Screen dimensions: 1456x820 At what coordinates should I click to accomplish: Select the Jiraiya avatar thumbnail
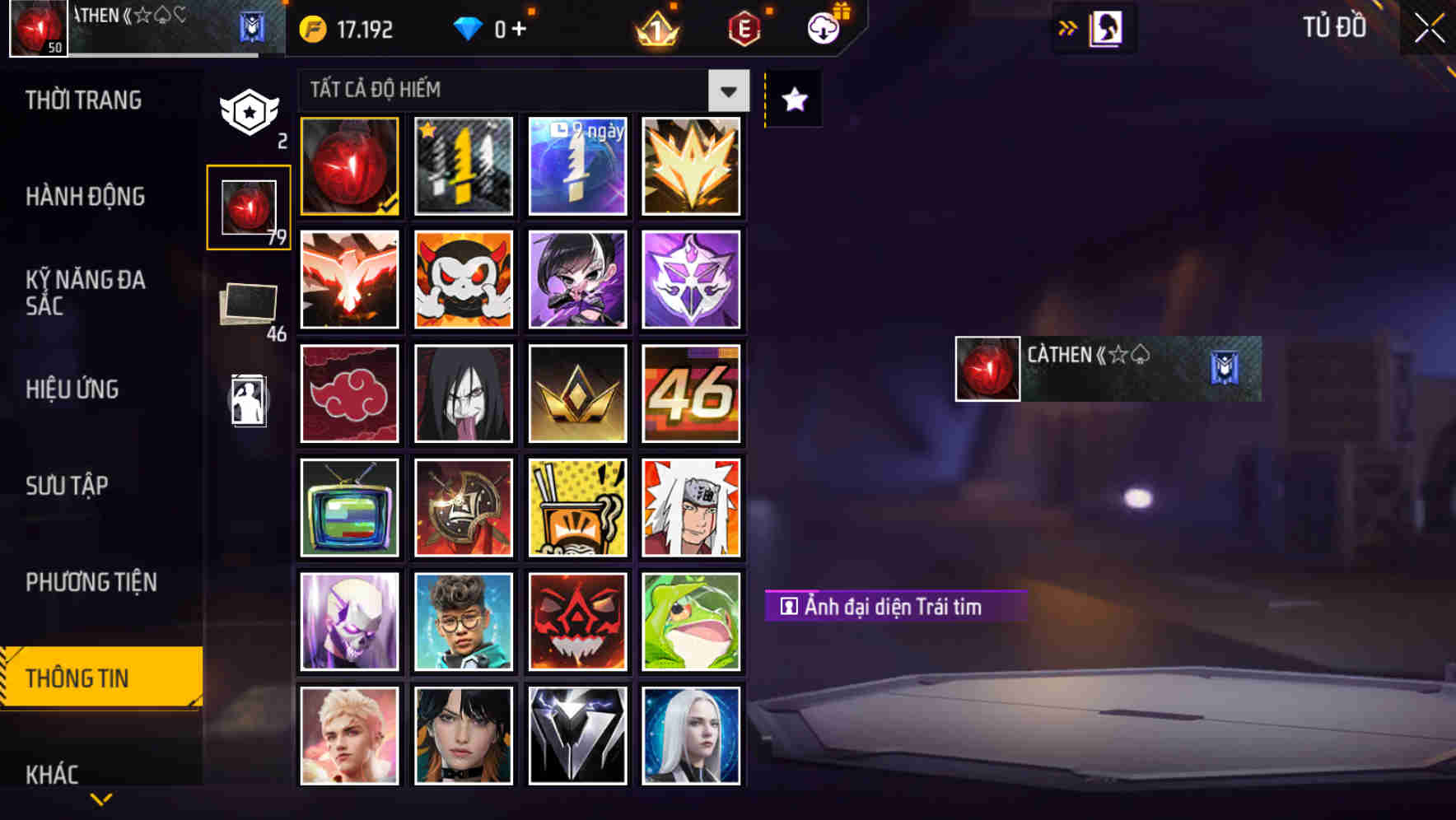692,506
